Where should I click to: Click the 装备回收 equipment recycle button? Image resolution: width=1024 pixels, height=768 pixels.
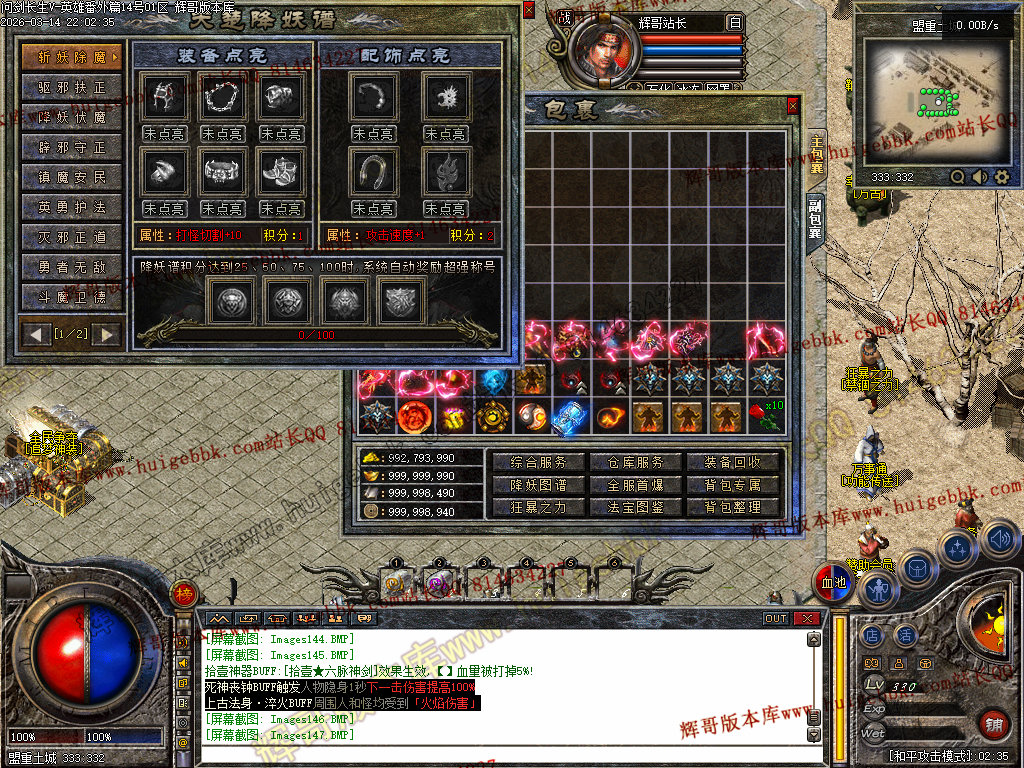click(x=733, y=462)
